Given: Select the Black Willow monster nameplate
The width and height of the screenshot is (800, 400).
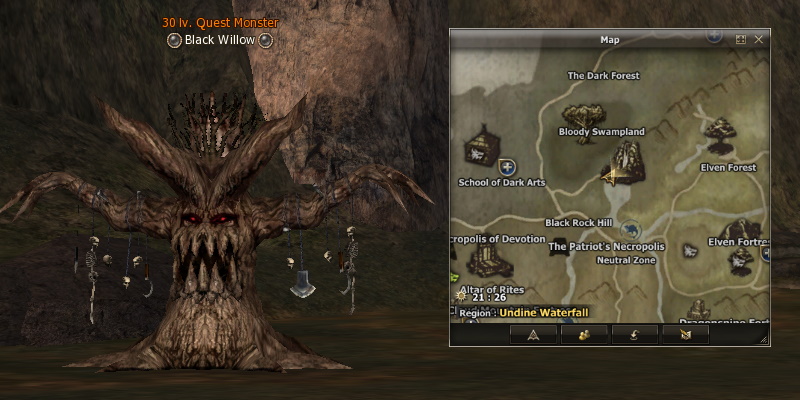Looking at the screenshot, I should pyautogui.click(x=220, y=40).
